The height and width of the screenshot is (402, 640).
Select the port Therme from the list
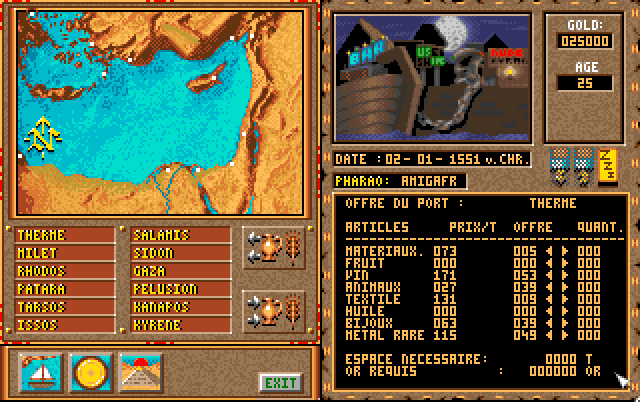[66, 235]
